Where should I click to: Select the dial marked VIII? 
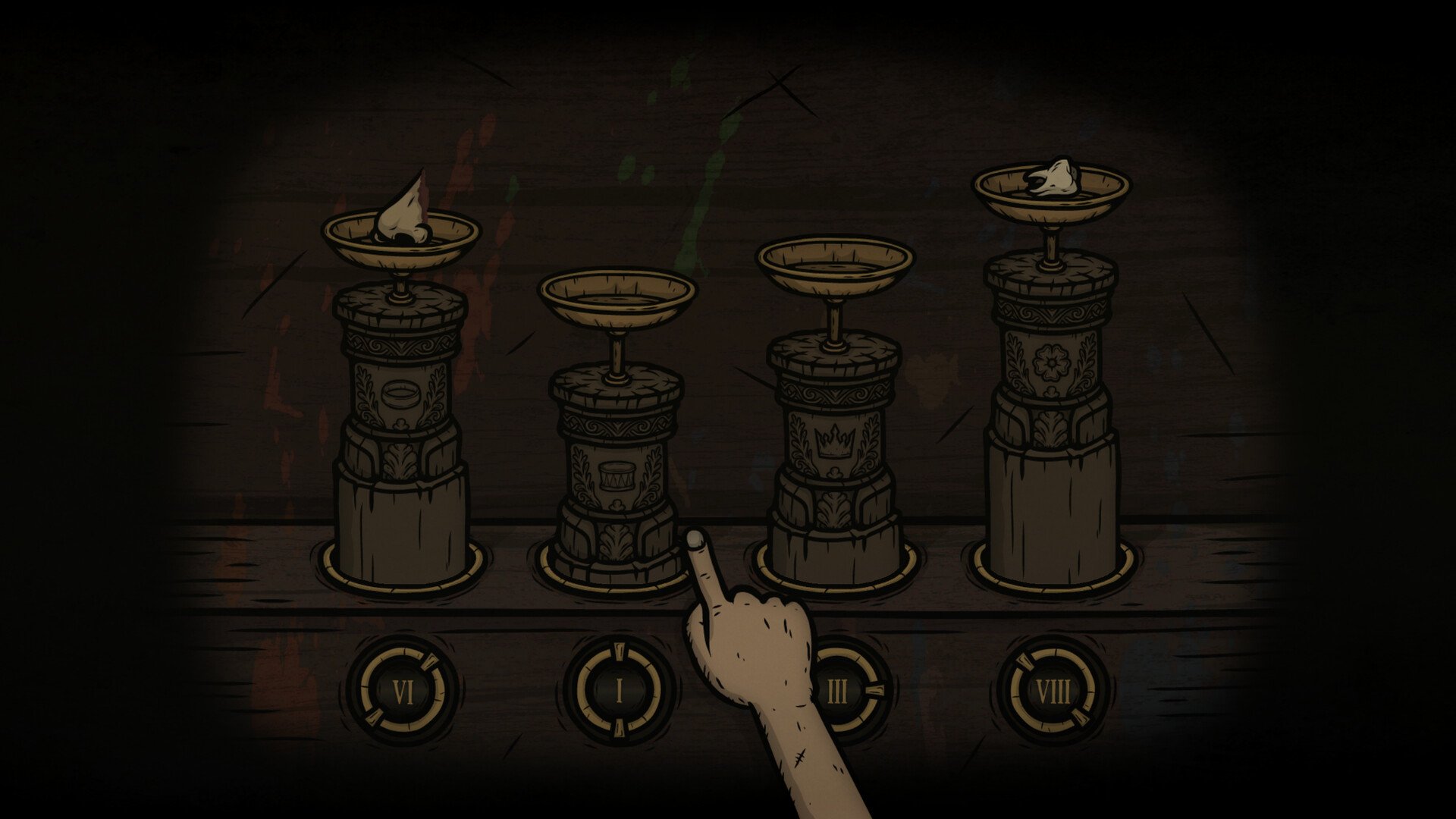click(1053, 692)
